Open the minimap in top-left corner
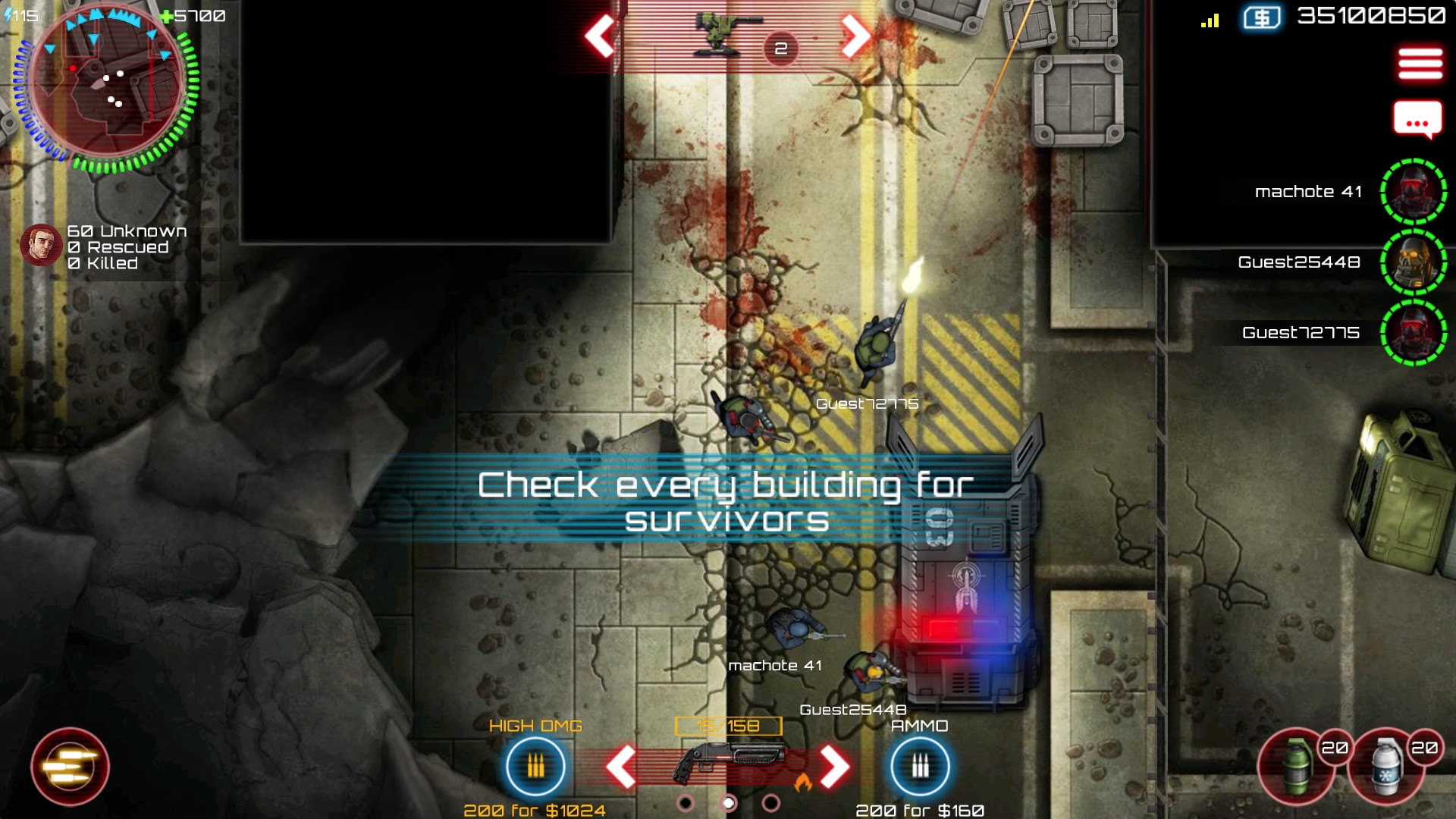Viewport: 1456px width, 819px height. pos(106,87)
